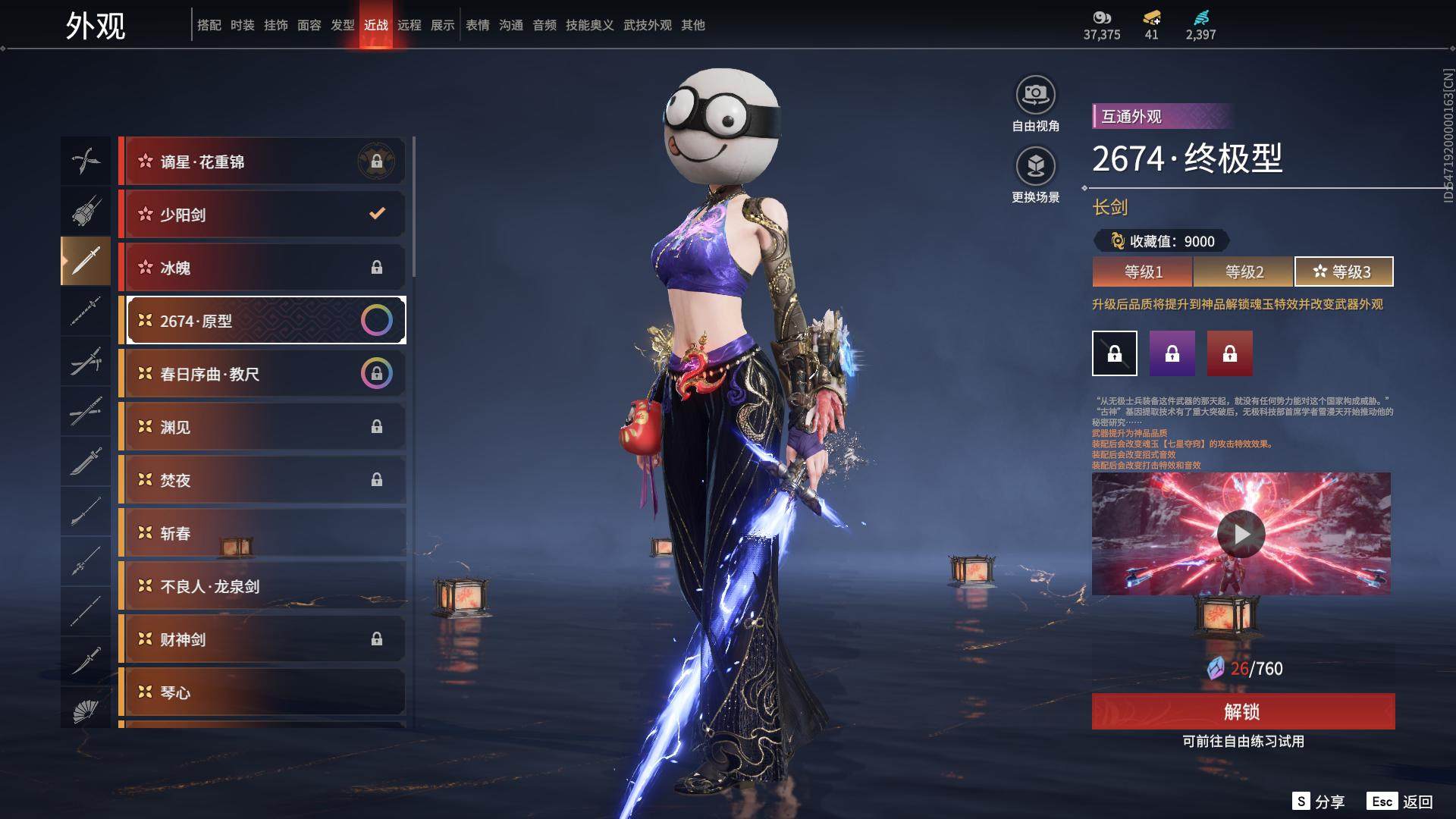Pick the purple locked color swatch

click(1172, 353)
